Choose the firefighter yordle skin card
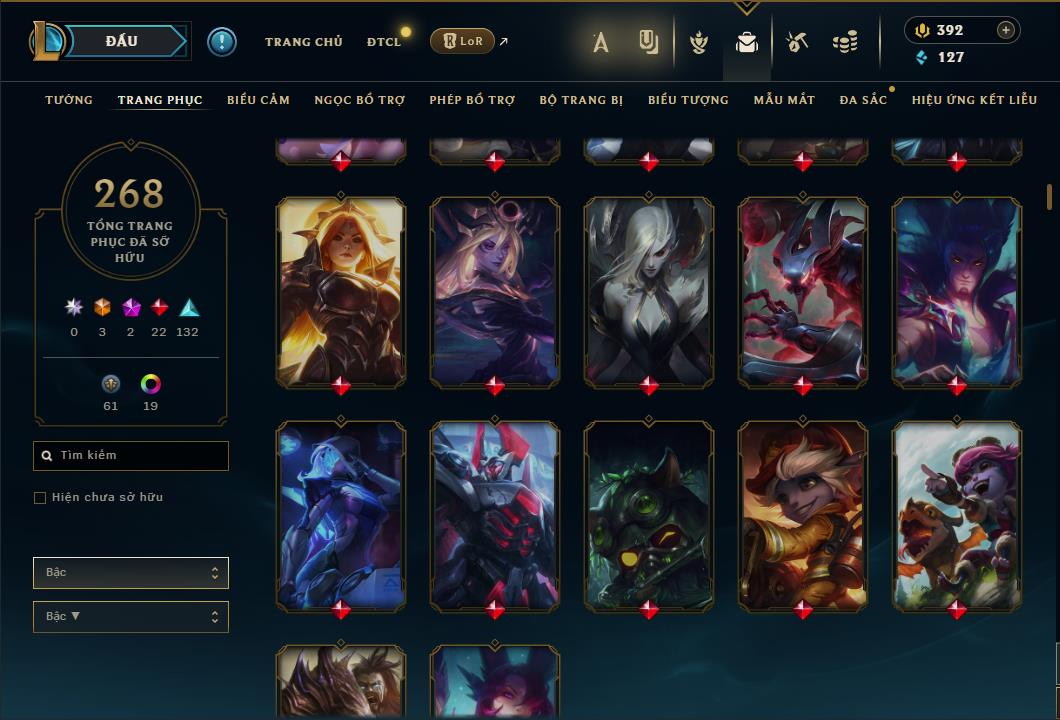The width and height of the screenshot is (1060, 720). pos(803,514)
